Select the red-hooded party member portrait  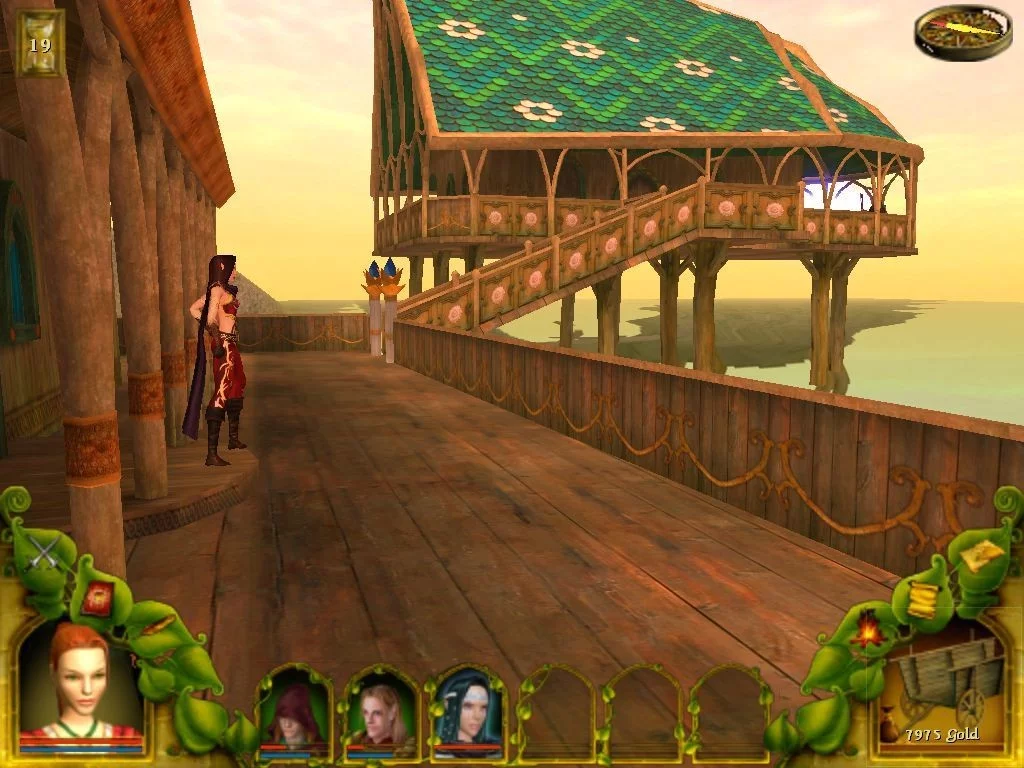294,712
